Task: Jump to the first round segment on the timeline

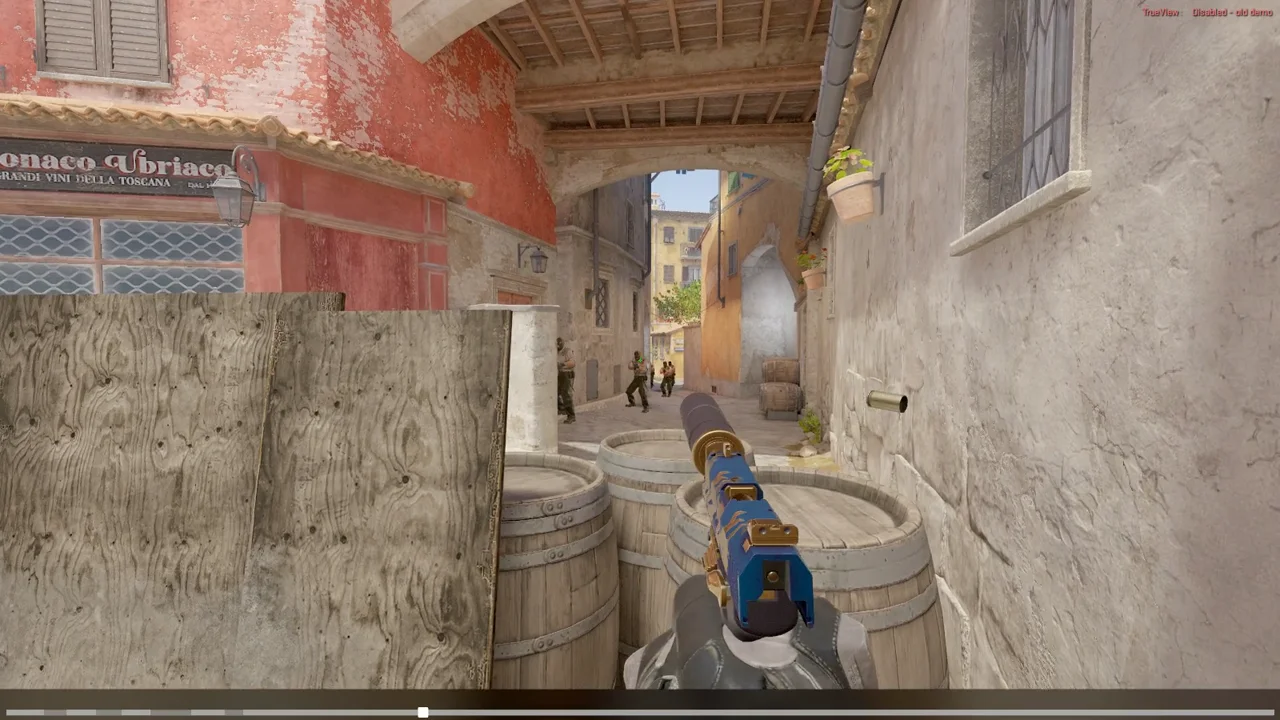Action: click(25, 712)
